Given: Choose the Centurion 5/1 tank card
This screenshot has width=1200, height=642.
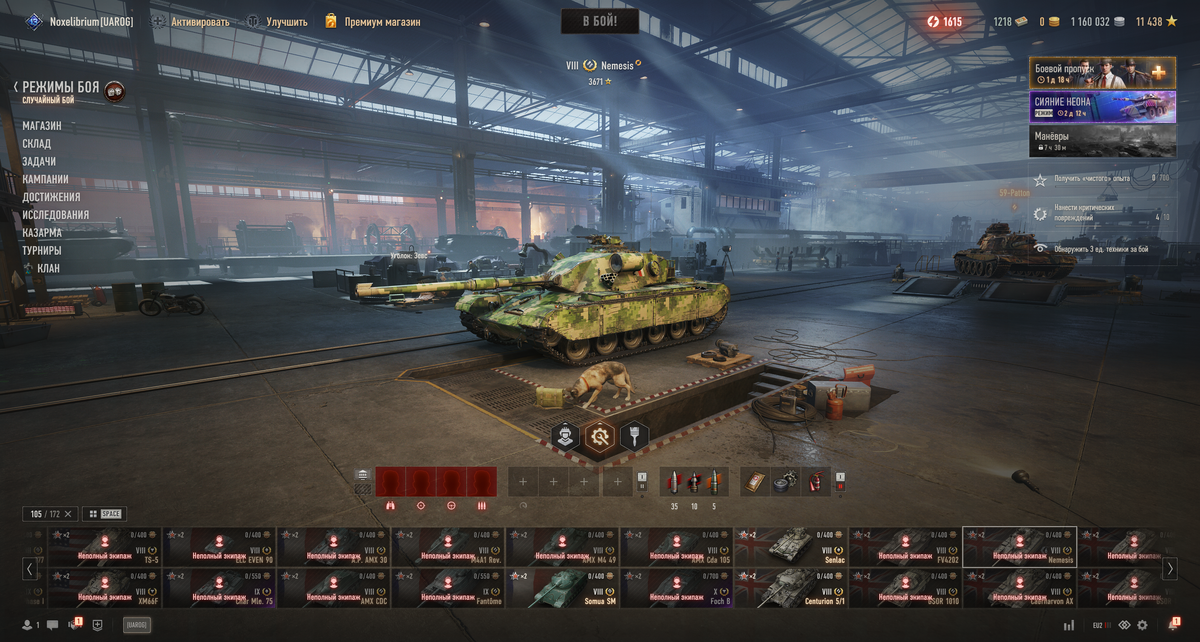Looking at the screenshot, I should tap(790, 589).
